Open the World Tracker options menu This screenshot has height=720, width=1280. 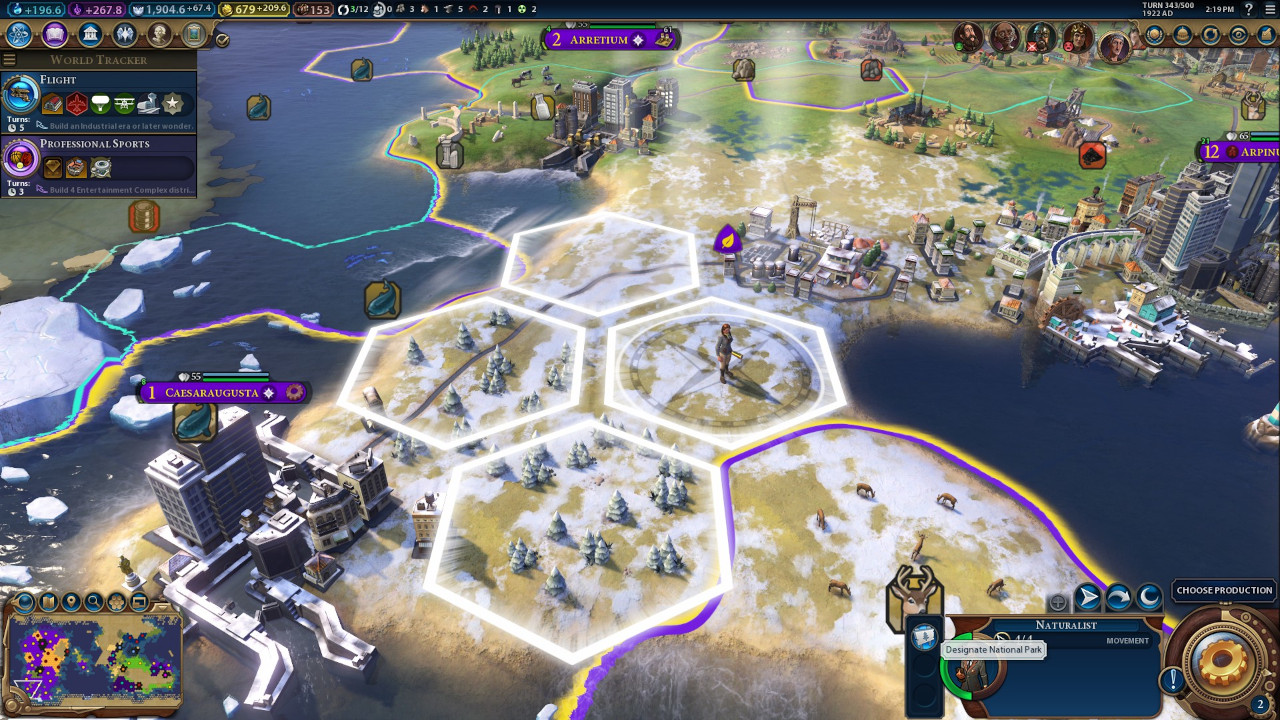point(8,58)
